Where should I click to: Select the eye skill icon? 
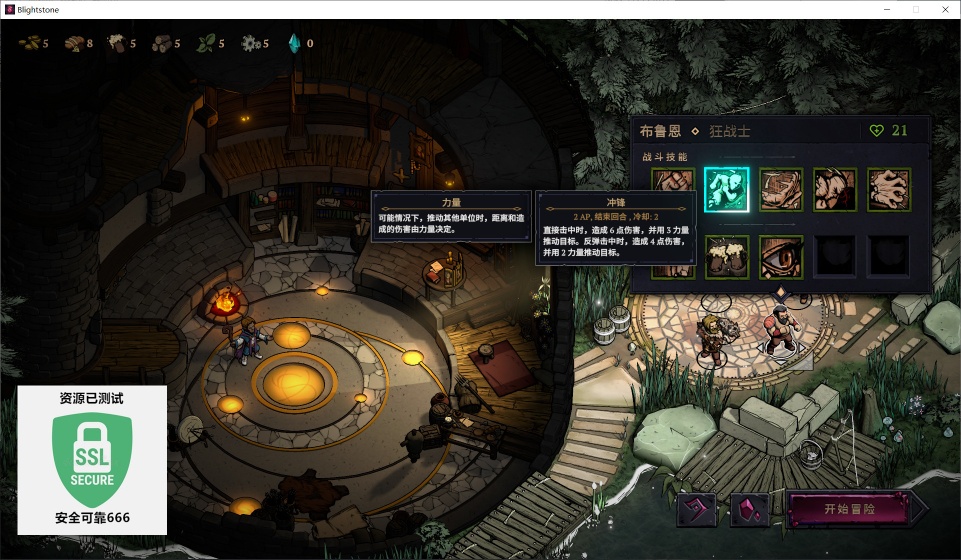click(781, 257)
